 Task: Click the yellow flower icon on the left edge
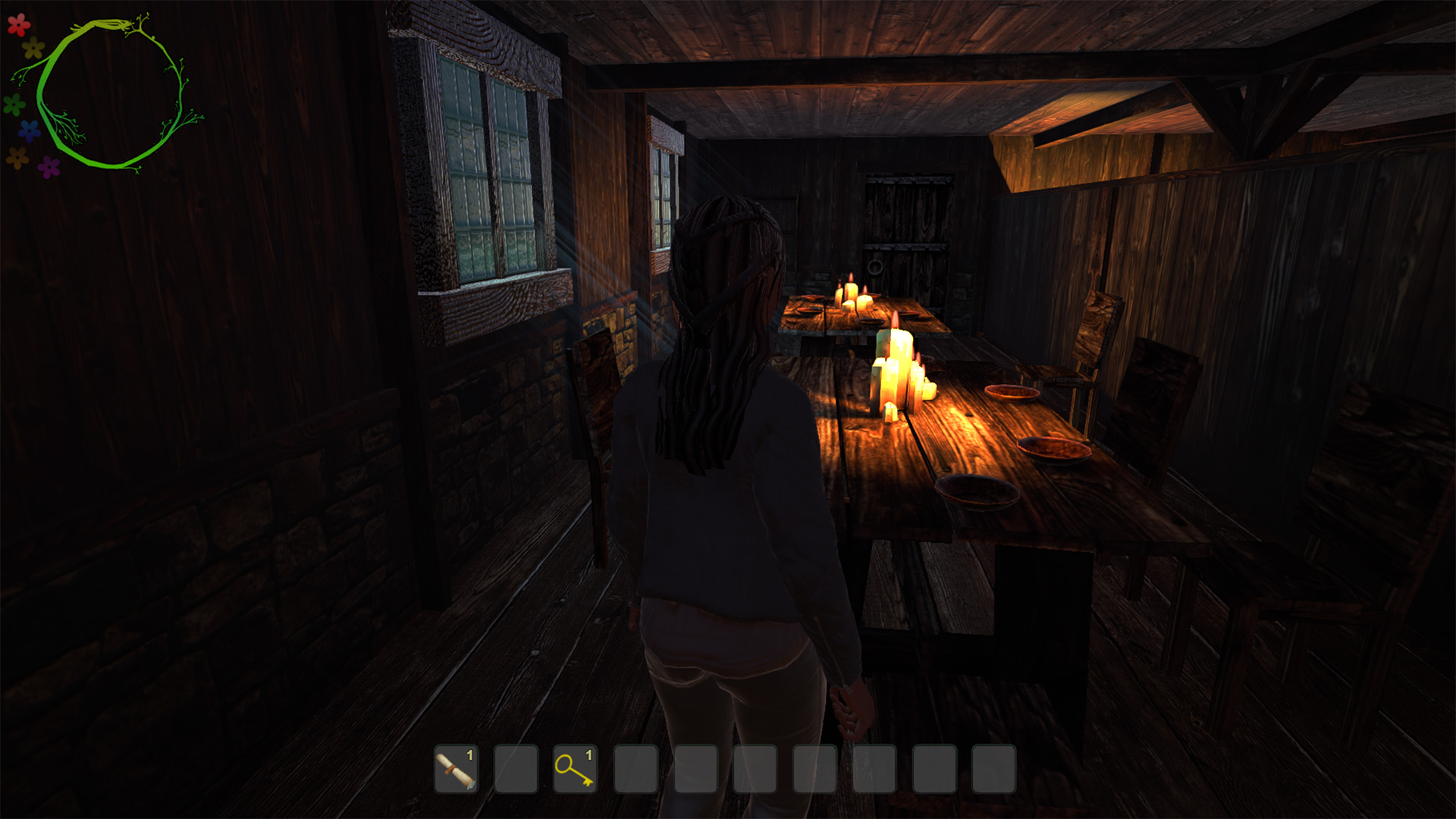(32, 48)
